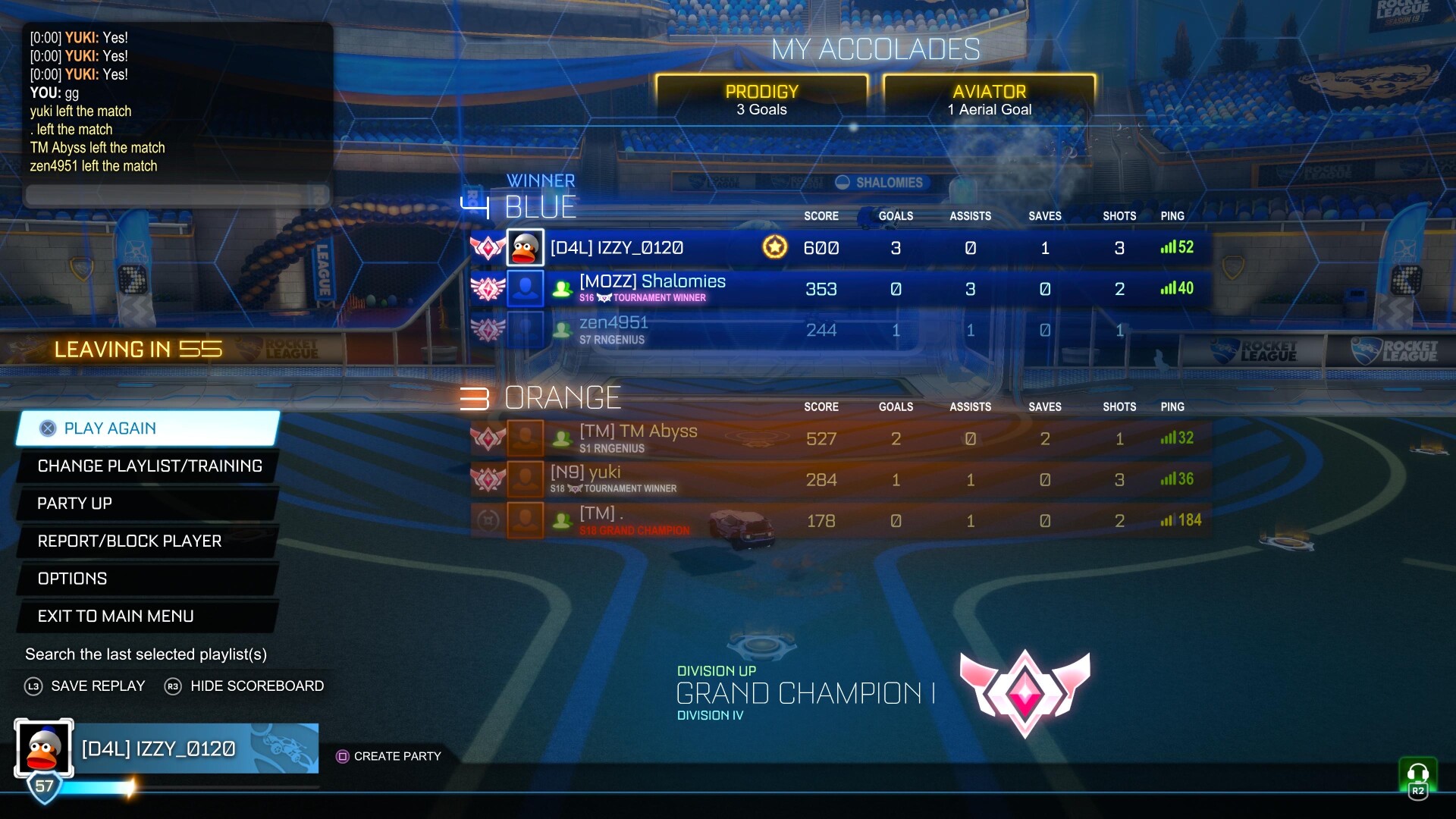Select the Grand Champion rank icon beside IZZY_0120
This screenshot has width=1456, height=819.
coord(488,246)
